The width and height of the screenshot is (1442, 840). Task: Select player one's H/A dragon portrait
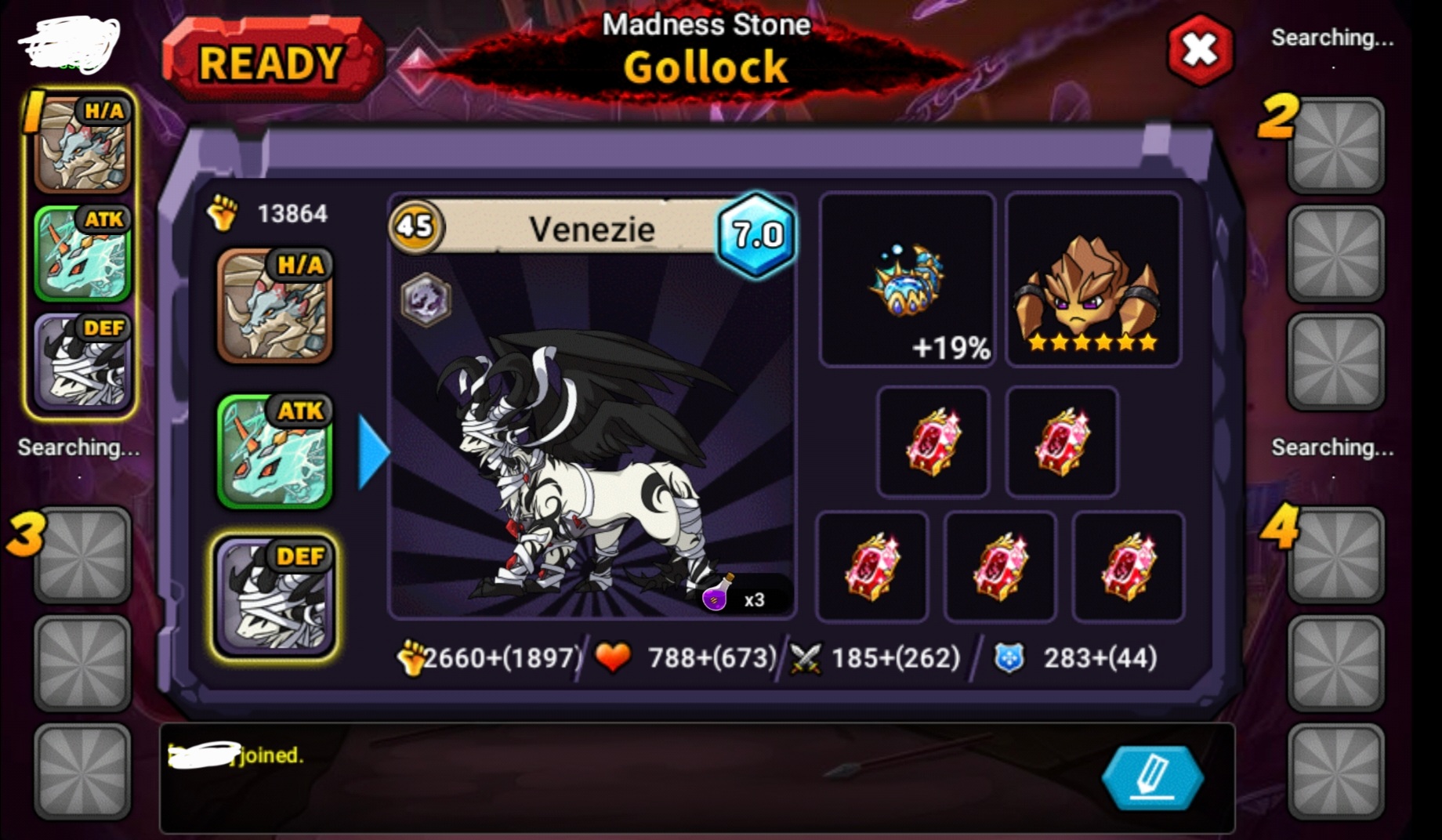[82, 144]
